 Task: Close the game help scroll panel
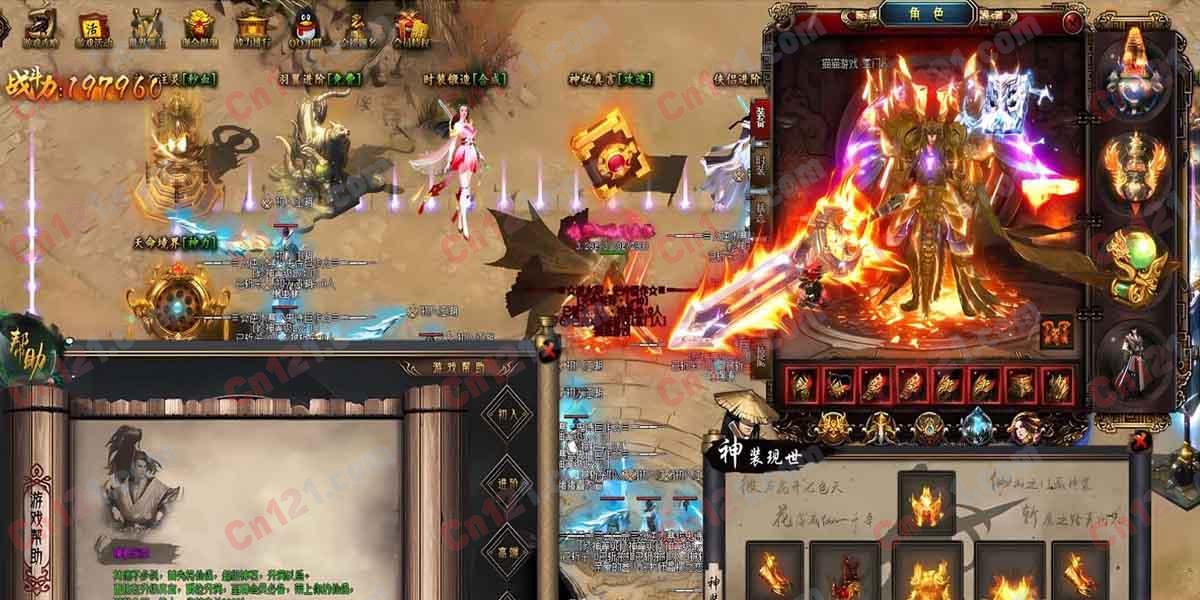tap(548, 350)
